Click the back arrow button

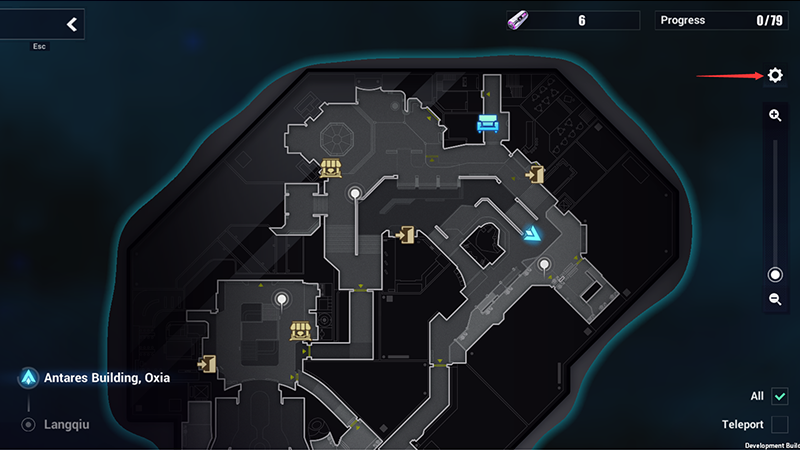[71, 24]
